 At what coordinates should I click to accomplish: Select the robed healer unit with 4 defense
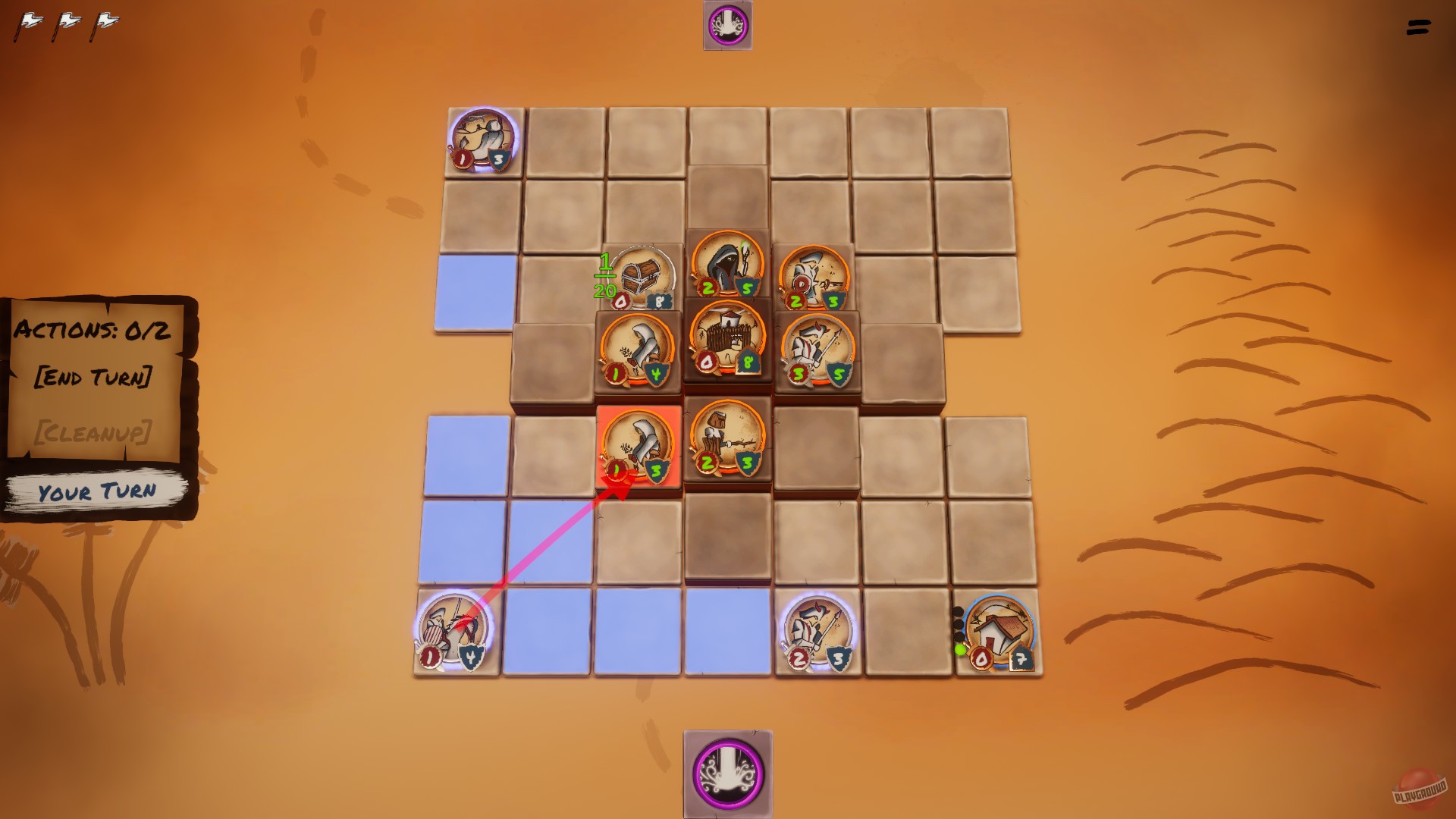(637, 349)
